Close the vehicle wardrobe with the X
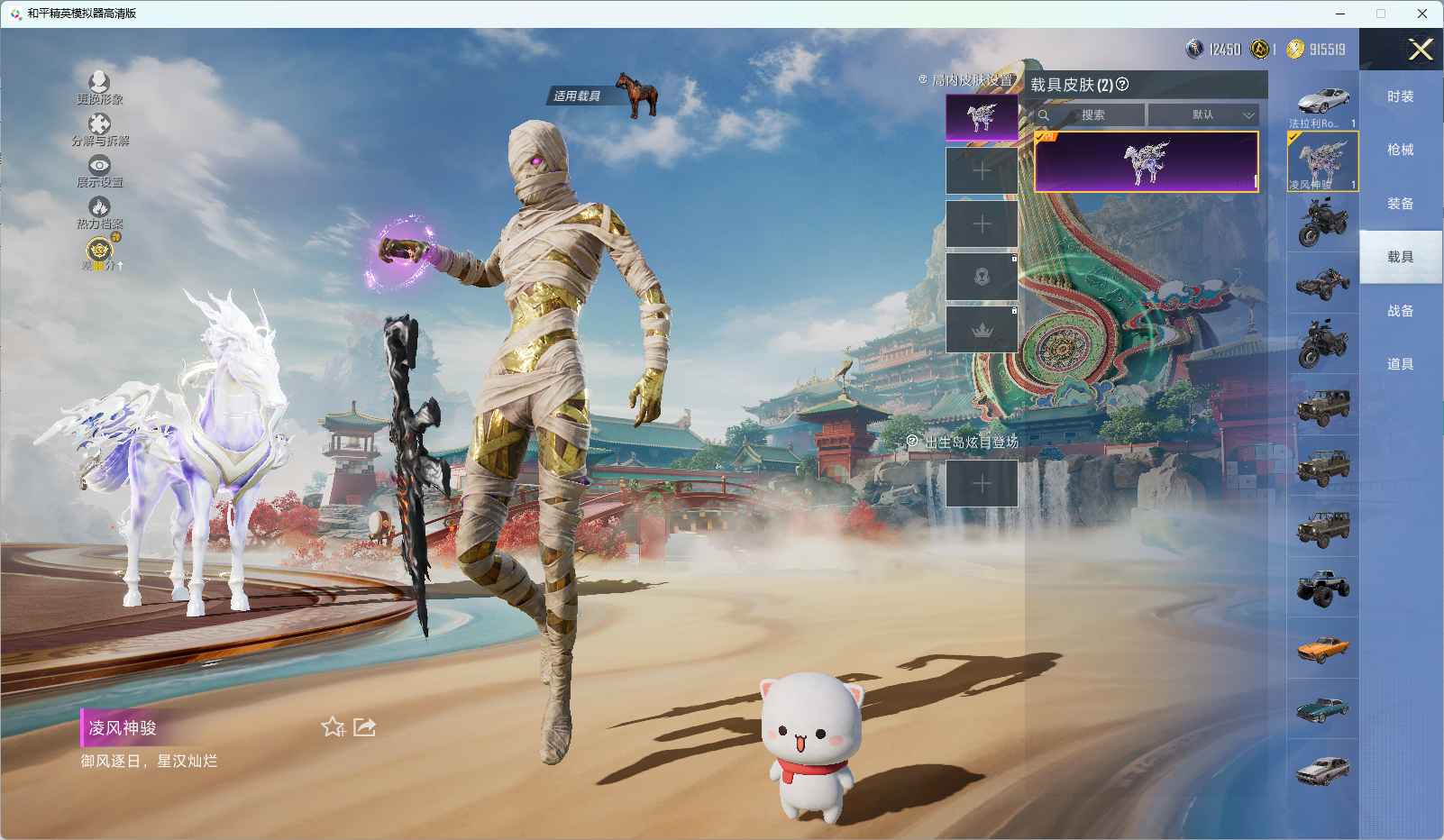The height and width of the screenshot is (840, 1444). coord(1421,50)
